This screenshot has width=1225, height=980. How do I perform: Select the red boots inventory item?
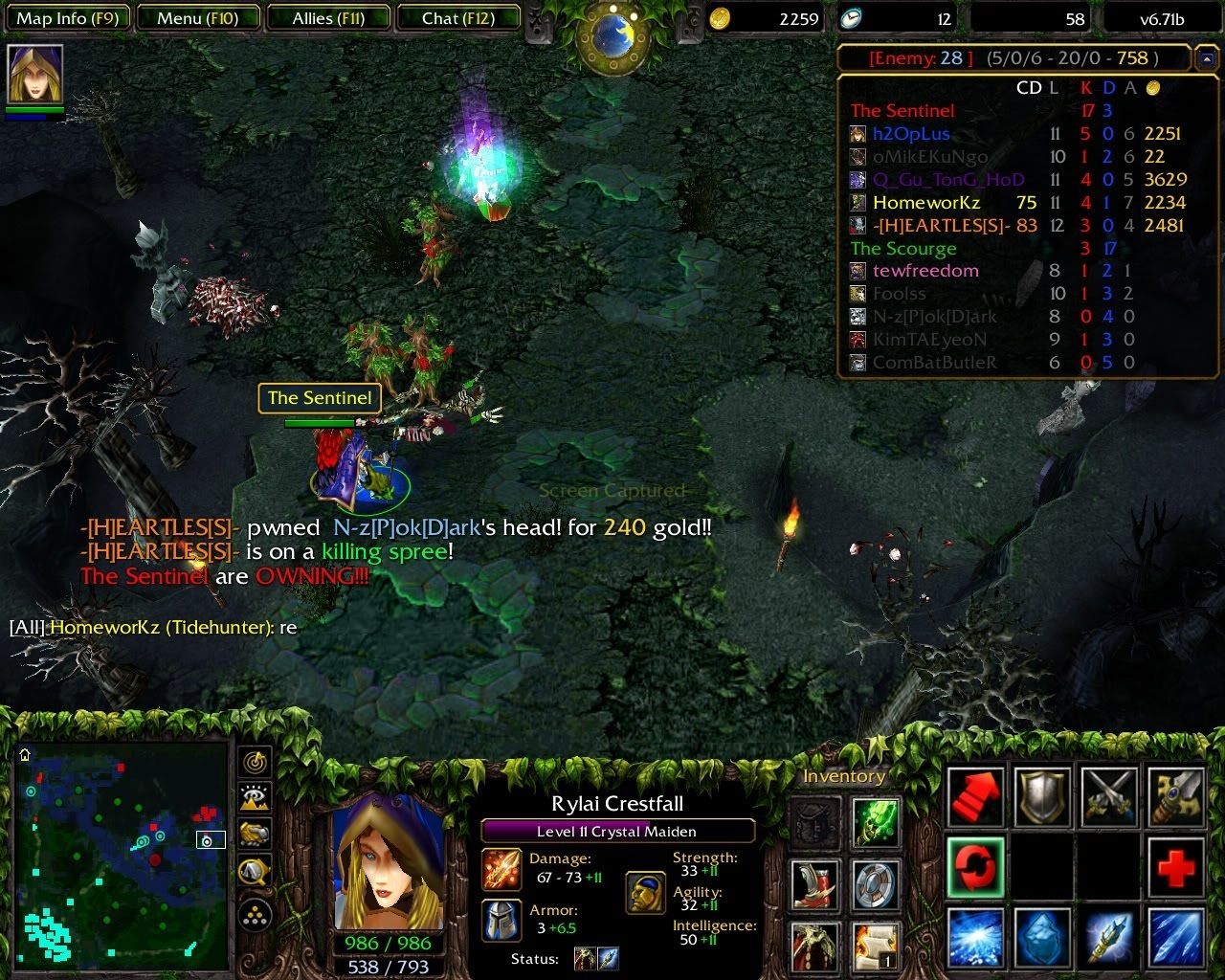point(815,884)
